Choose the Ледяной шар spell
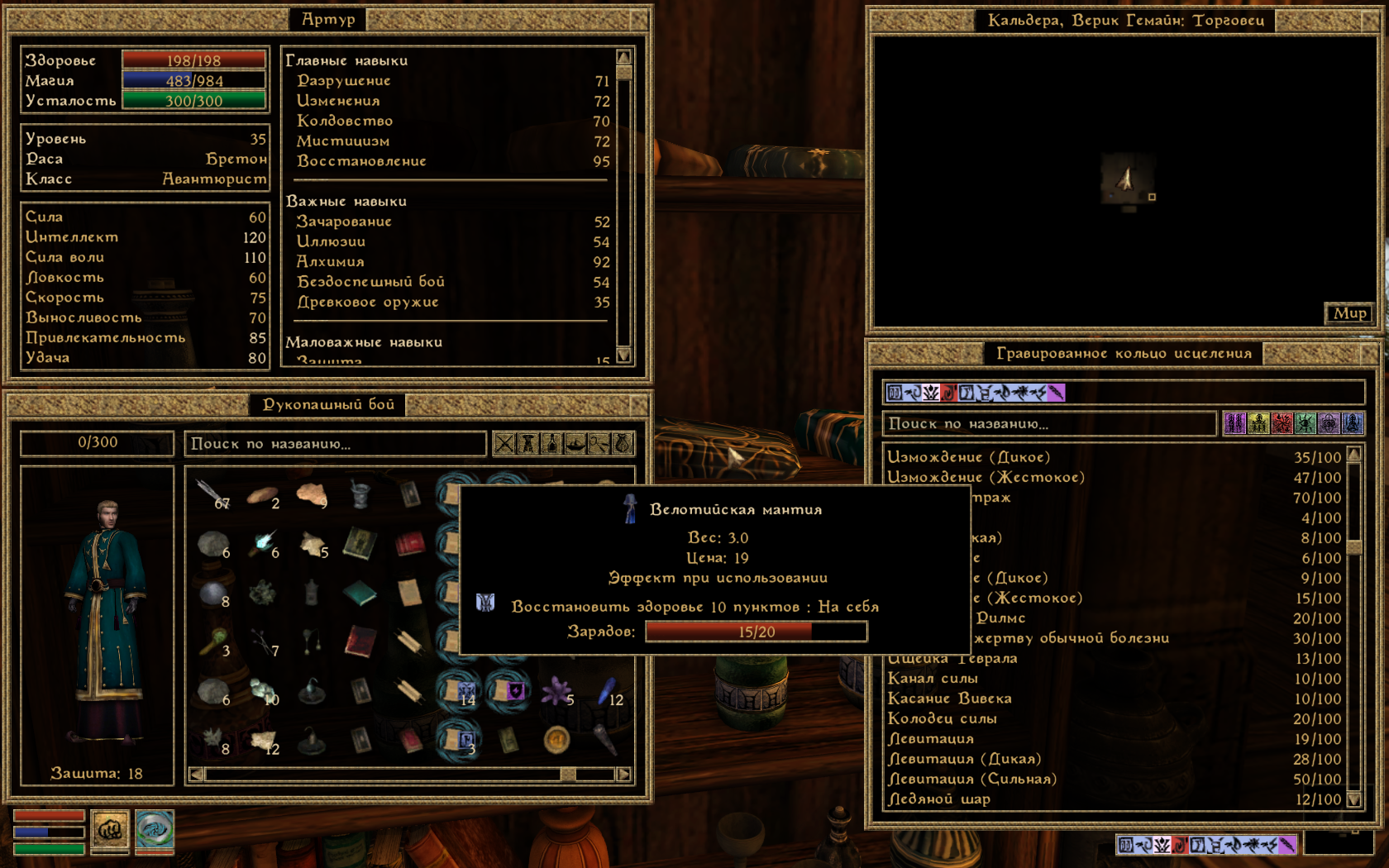The image size is (1389, 868). pyautogui.click(x=938, y=799)
